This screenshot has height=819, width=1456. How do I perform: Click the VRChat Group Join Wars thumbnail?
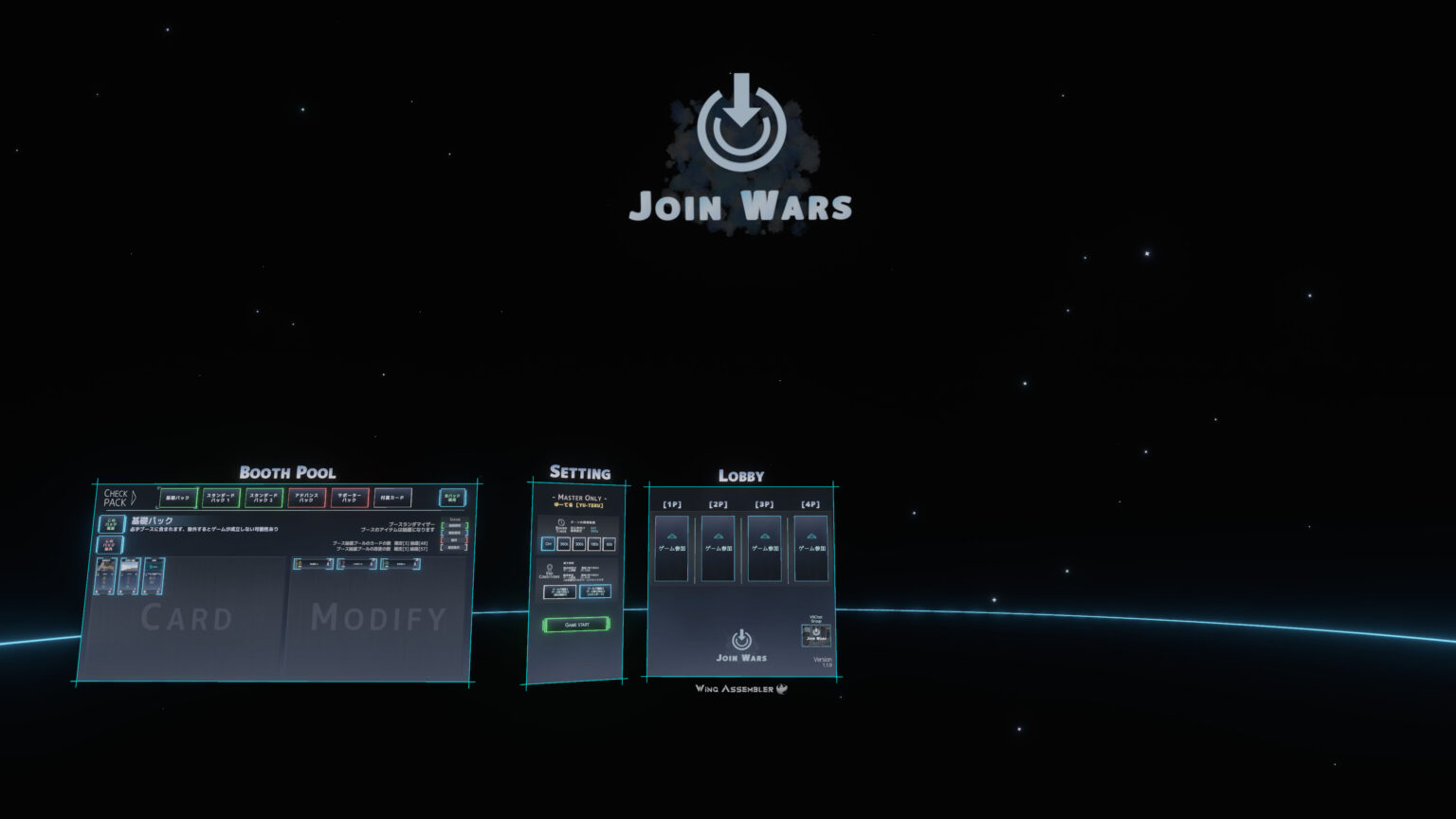815,636
